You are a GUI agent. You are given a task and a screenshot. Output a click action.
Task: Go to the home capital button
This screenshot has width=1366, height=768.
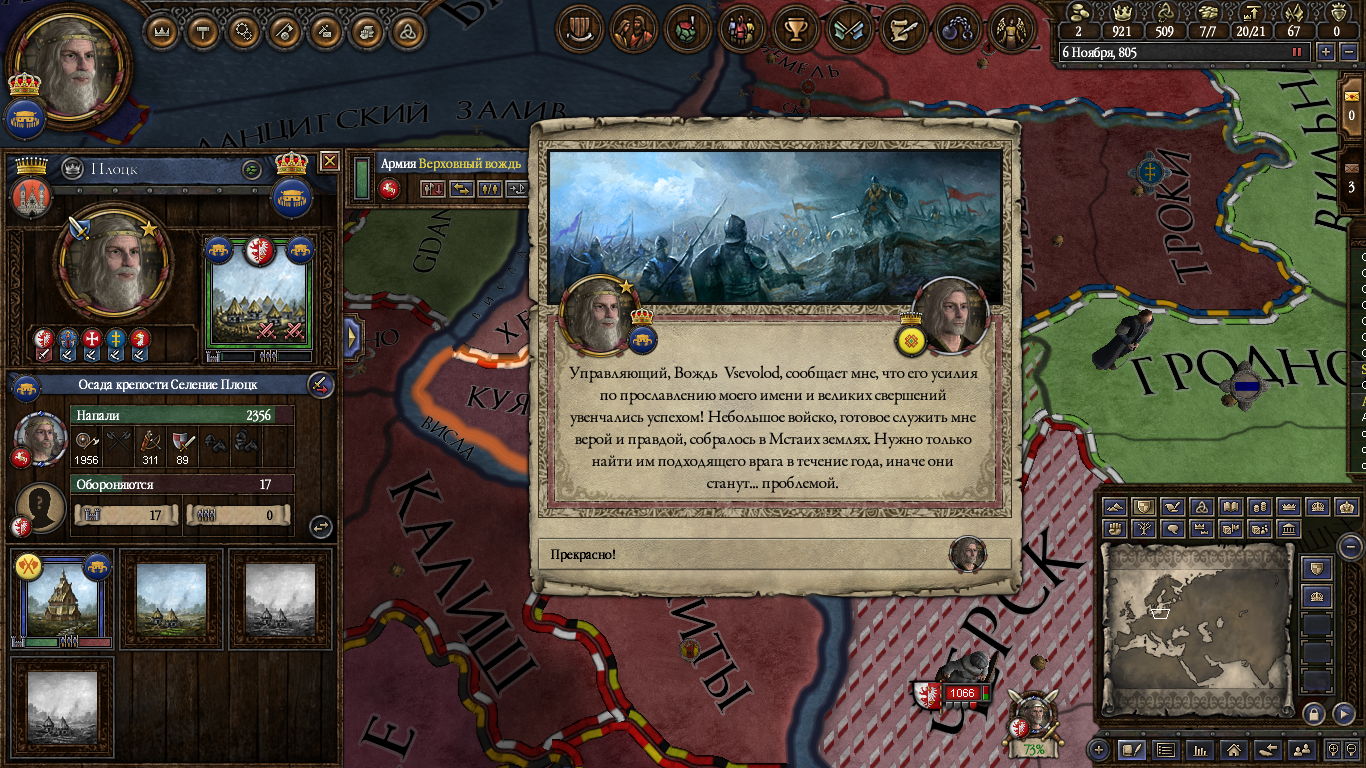tap(1235, 749)
